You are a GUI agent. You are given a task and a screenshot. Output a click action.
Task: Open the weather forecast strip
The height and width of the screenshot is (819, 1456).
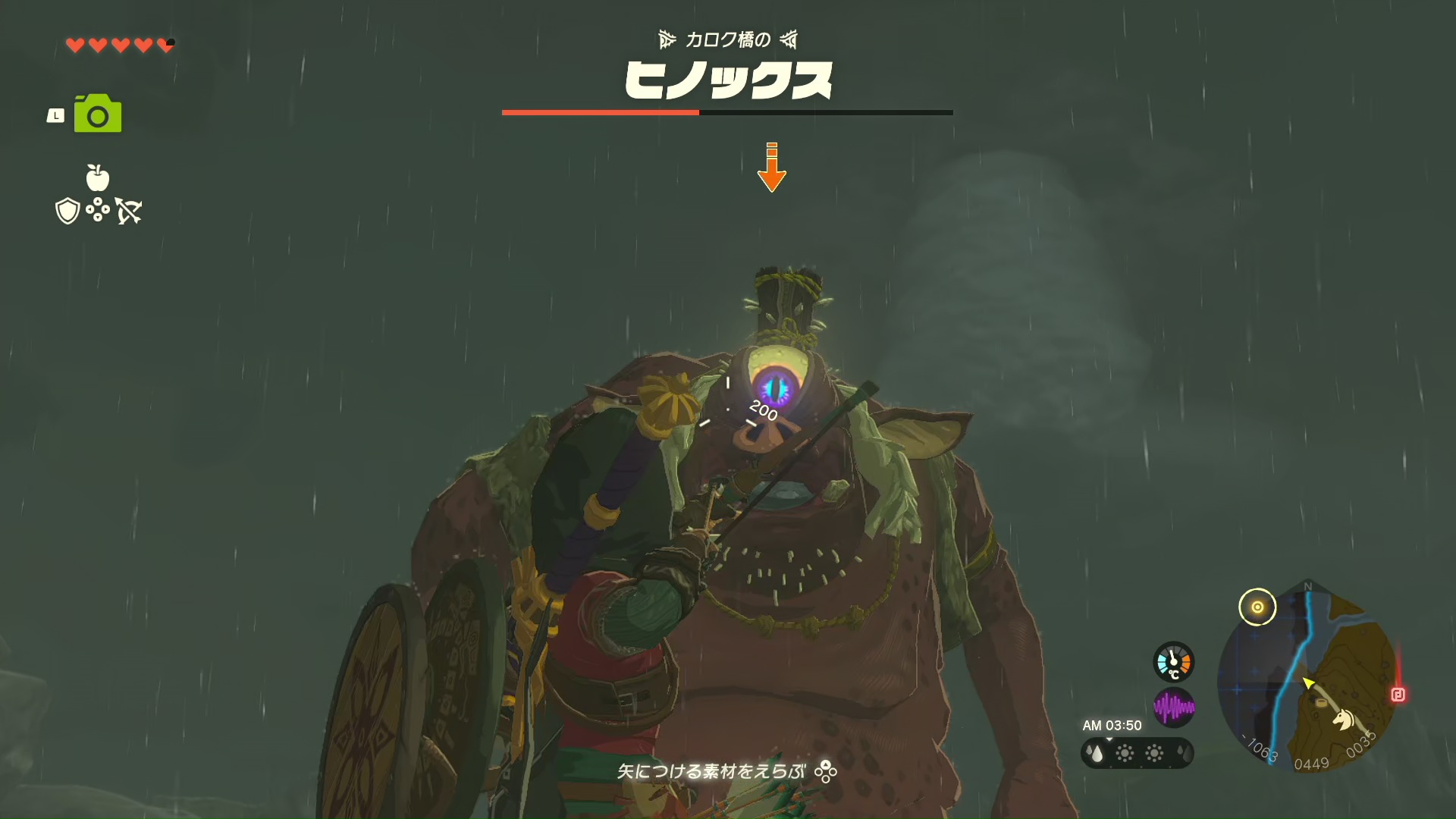click(x=1137, y=753)
